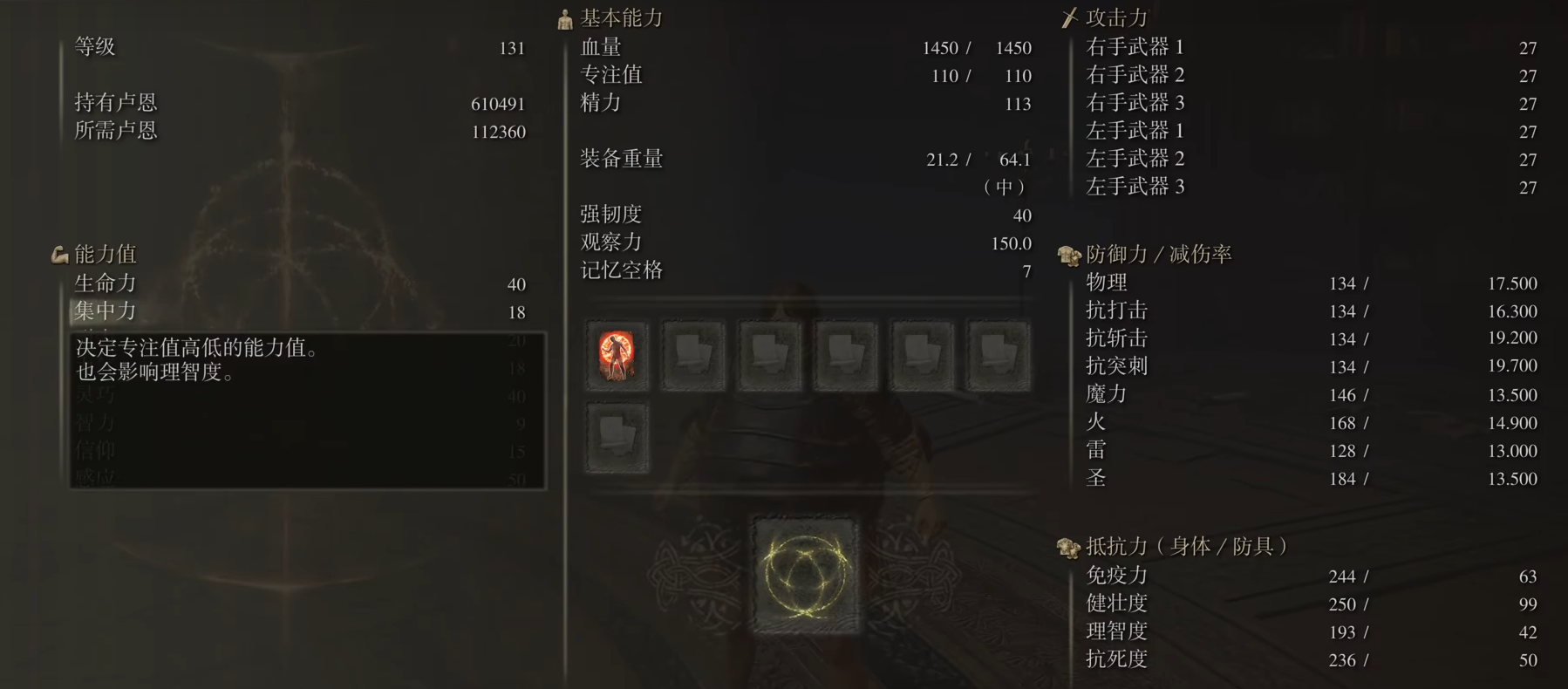Select the red active status effect icon
1568x689 pixels.
coord(617,356)
